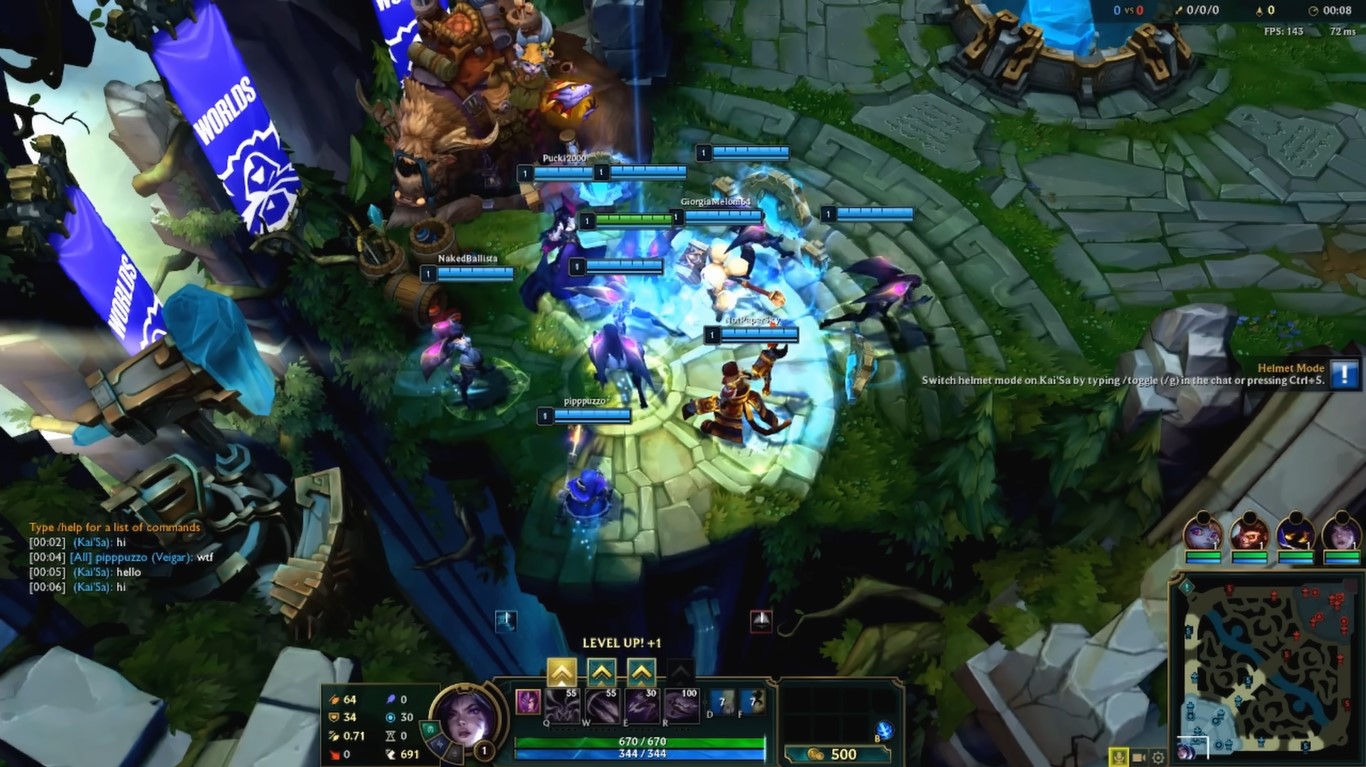
Task: Click the settings gear icon near the minimap
Action: 1158,757
